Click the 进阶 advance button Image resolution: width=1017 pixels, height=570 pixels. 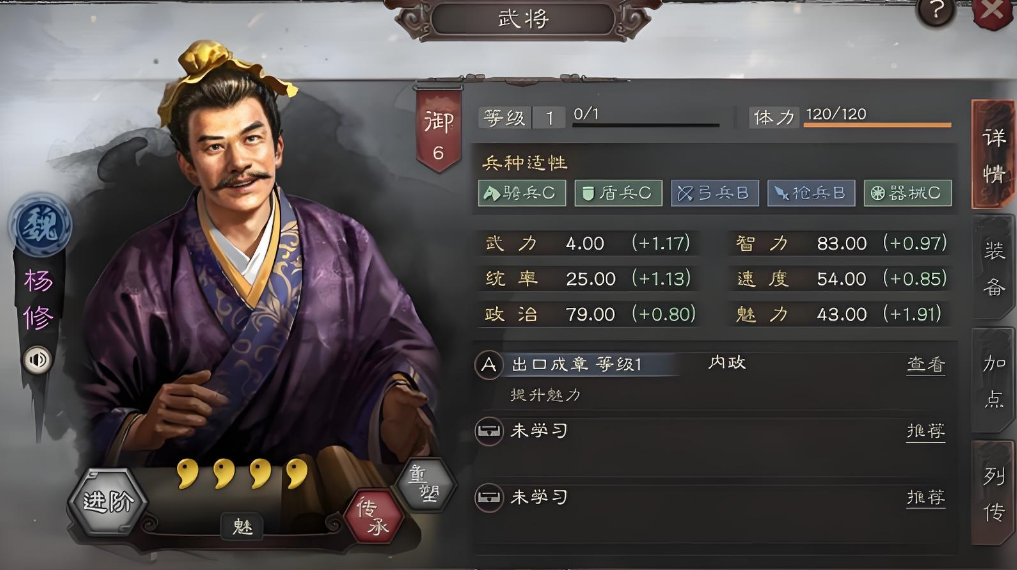[x=108, y=502]
